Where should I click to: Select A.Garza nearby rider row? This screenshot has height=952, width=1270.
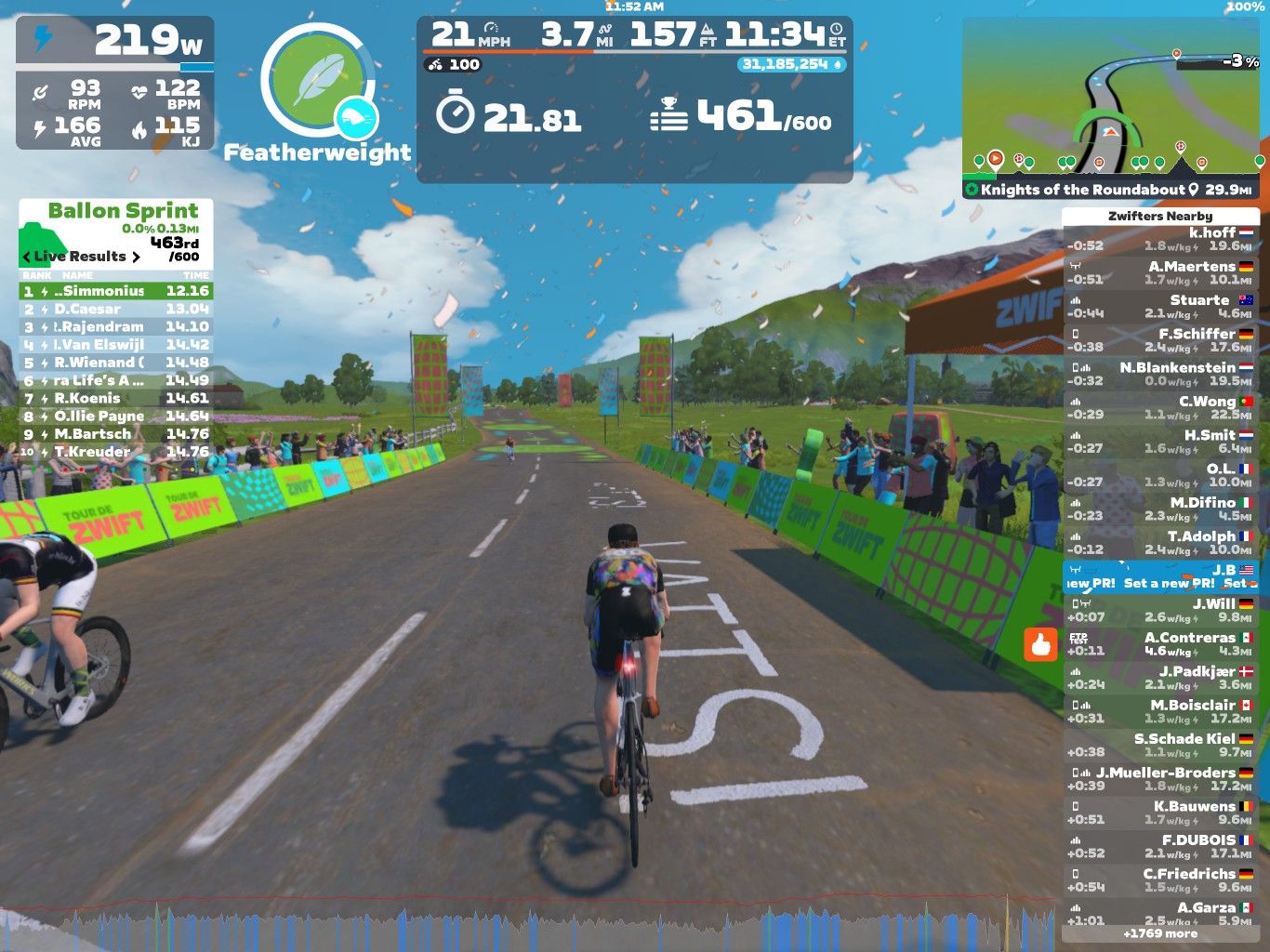click(1159, 913)
